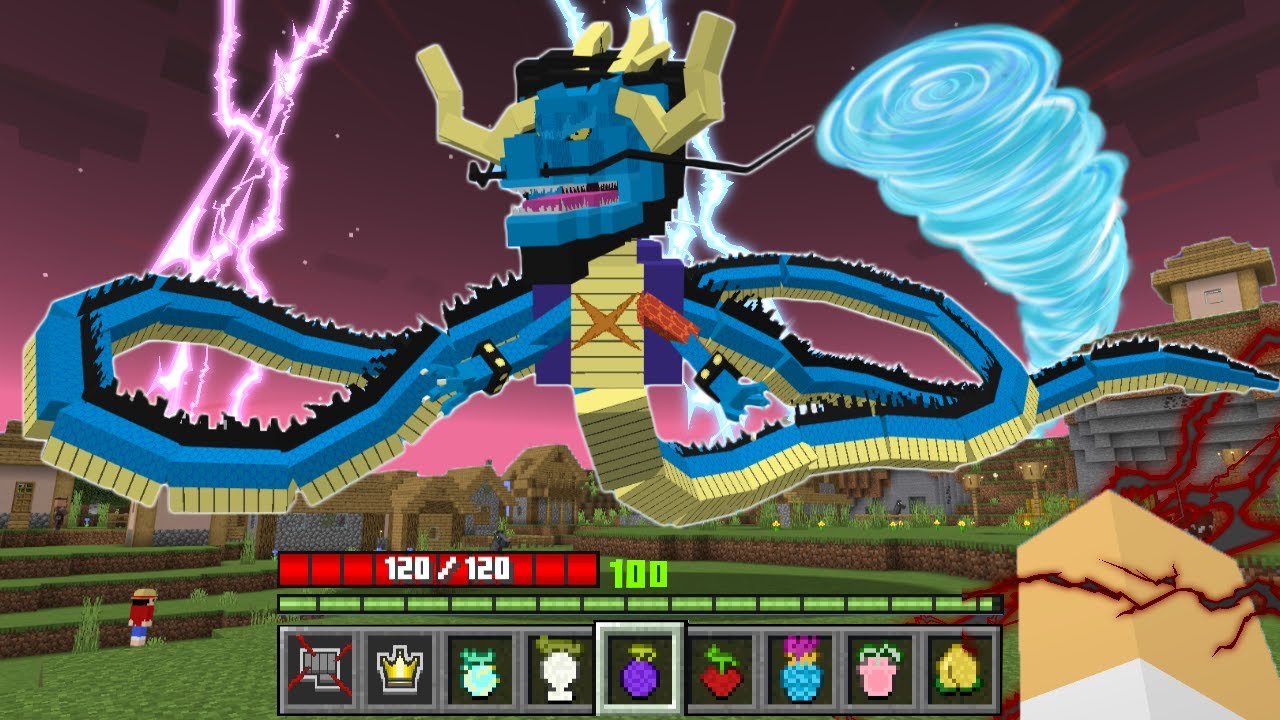The height and width of the screenshot is (720, 1280).
Task: Select the white devil fruit slot
Action: click(x=557, y=668)
